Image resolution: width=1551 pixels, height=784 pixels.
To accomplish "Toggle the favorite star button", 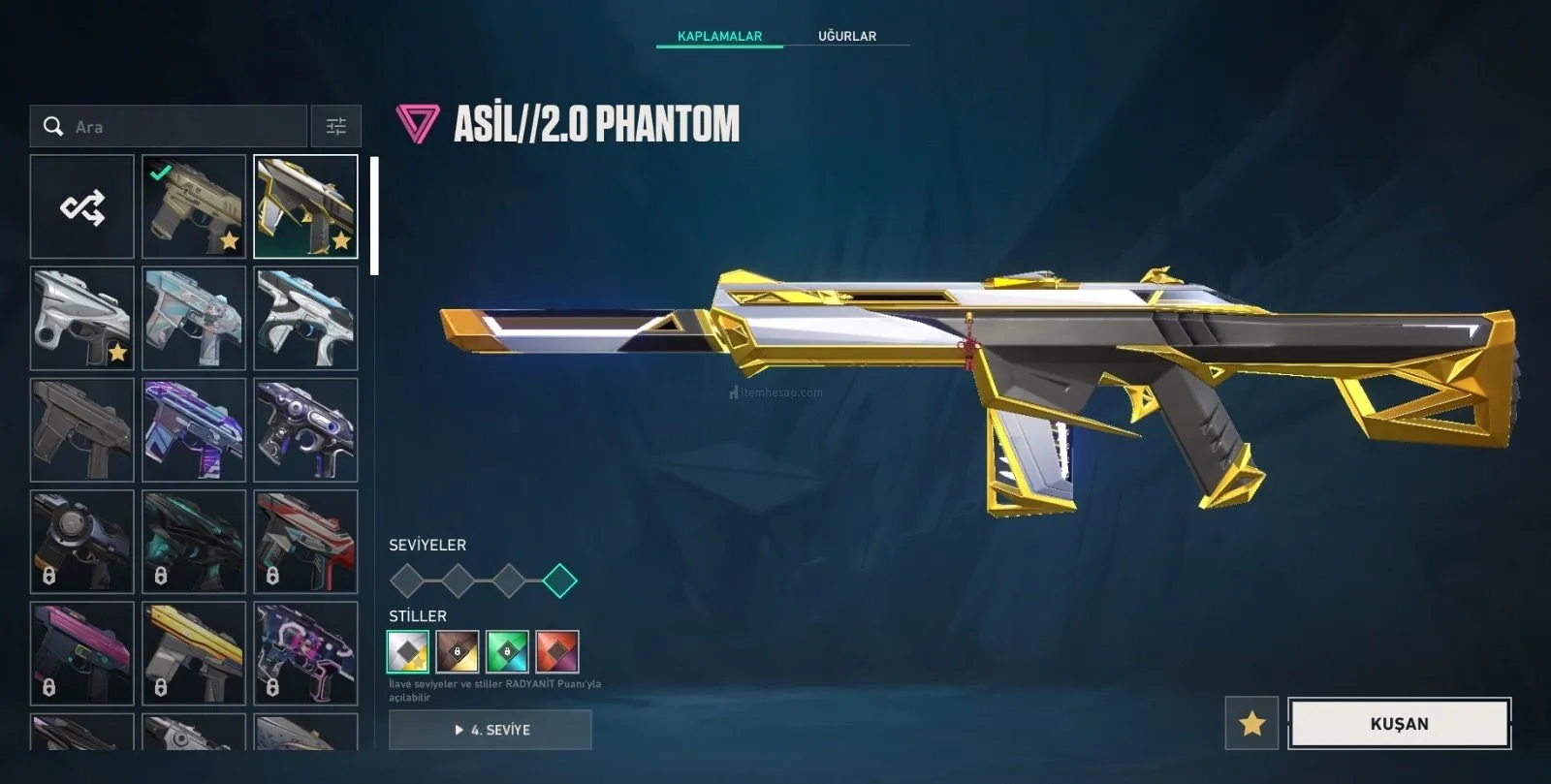I will (1251, 723).
